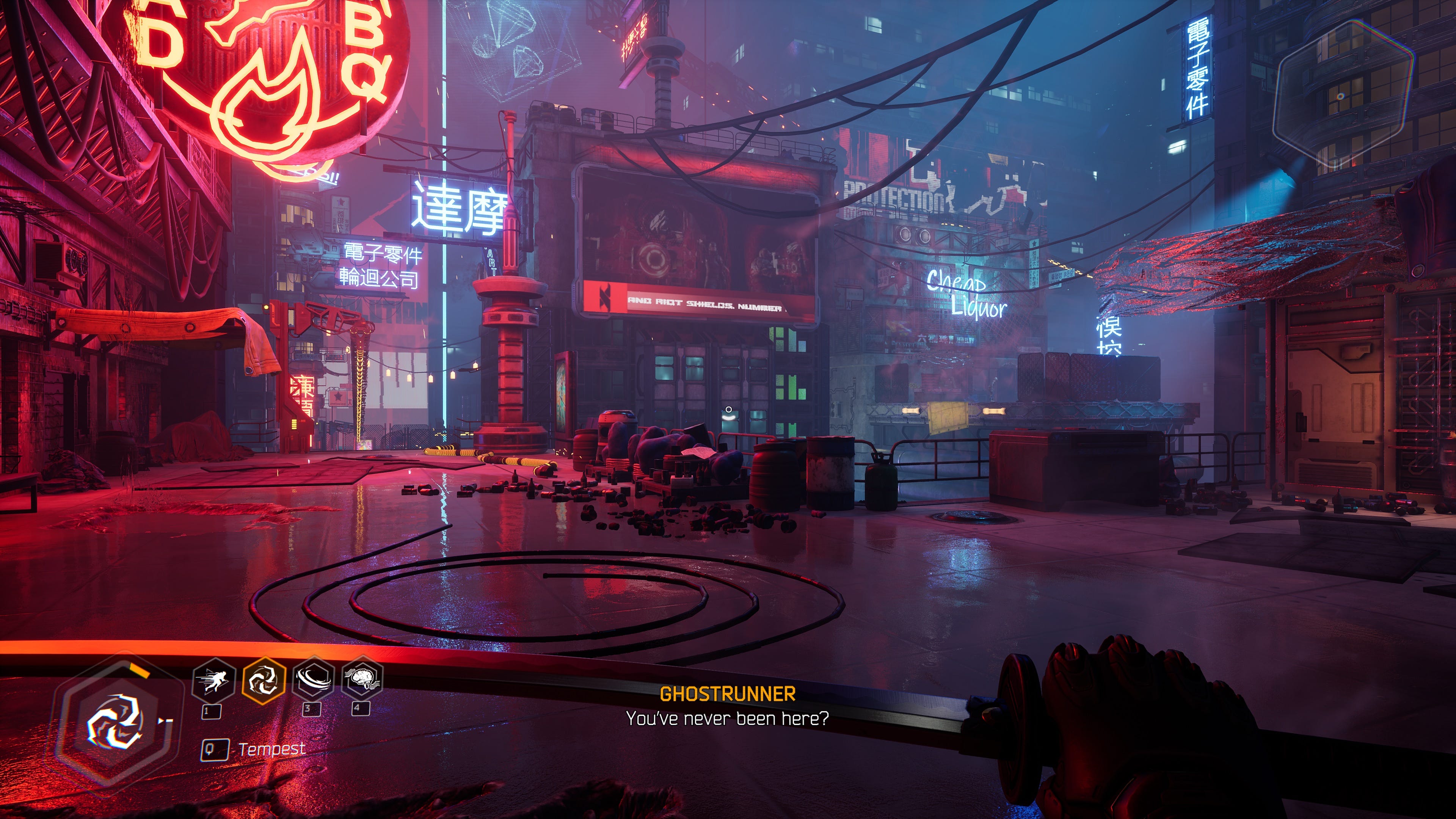Pick the Overlord brain ability icon
Viewport: 1456px width, 819px height.
pyautogui.click(x=362, y=678)
